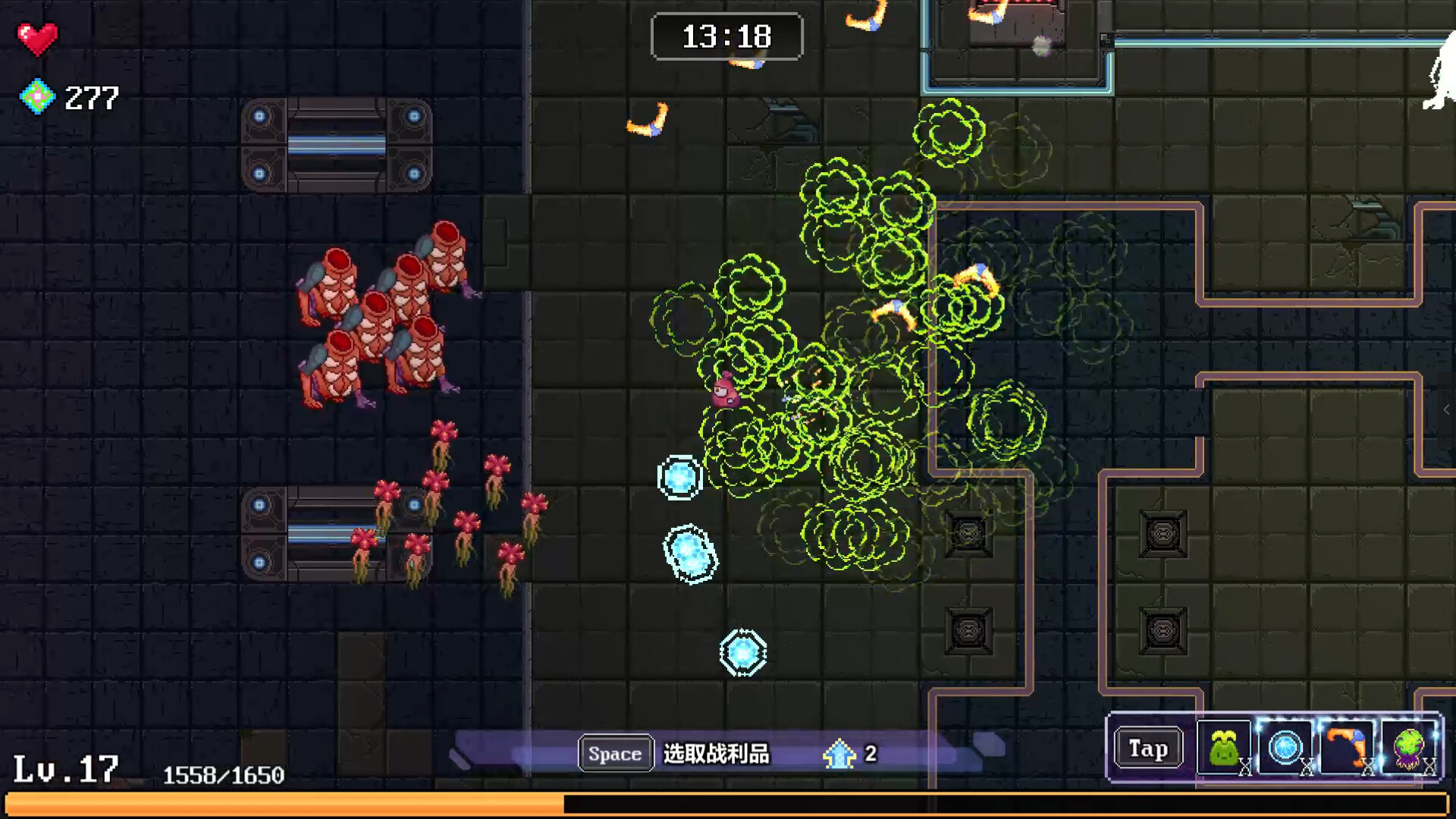The image size is (1456, 819).
Task: Select the Space key prompt icon
Action: [614, 753]
